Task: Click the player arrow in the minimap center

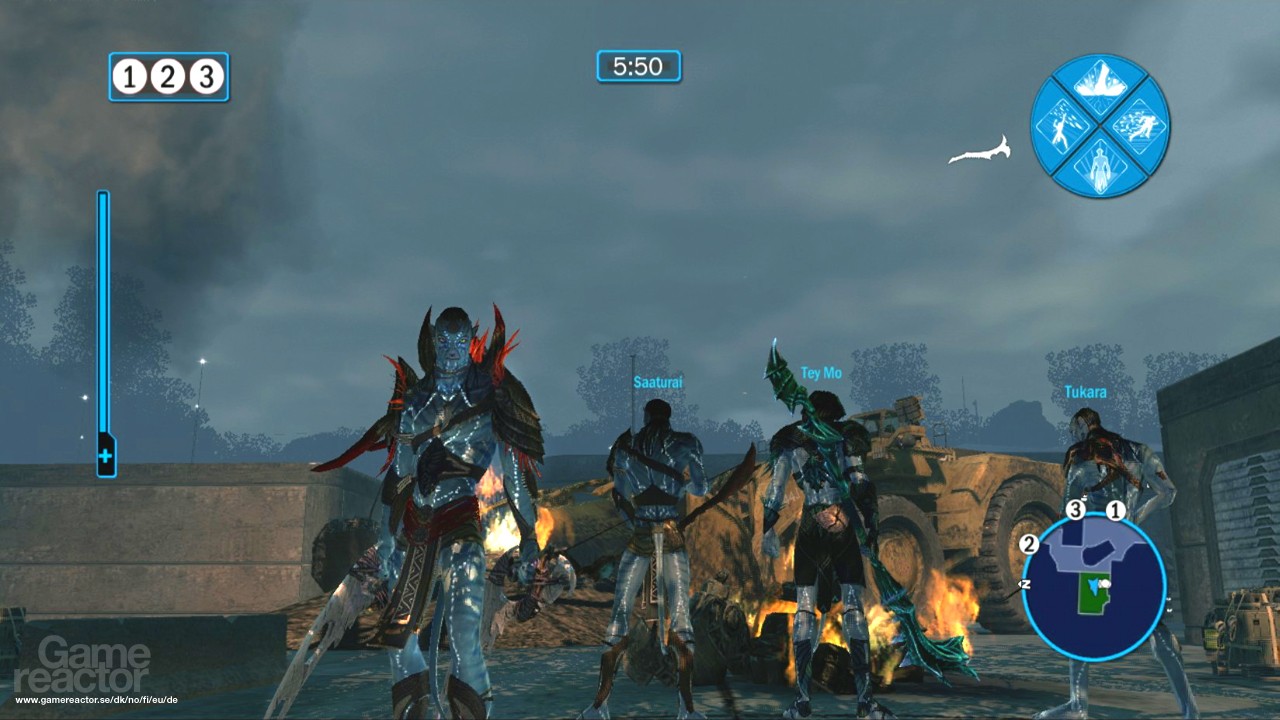Action: pyautogui.click(x=1094, y=586)
